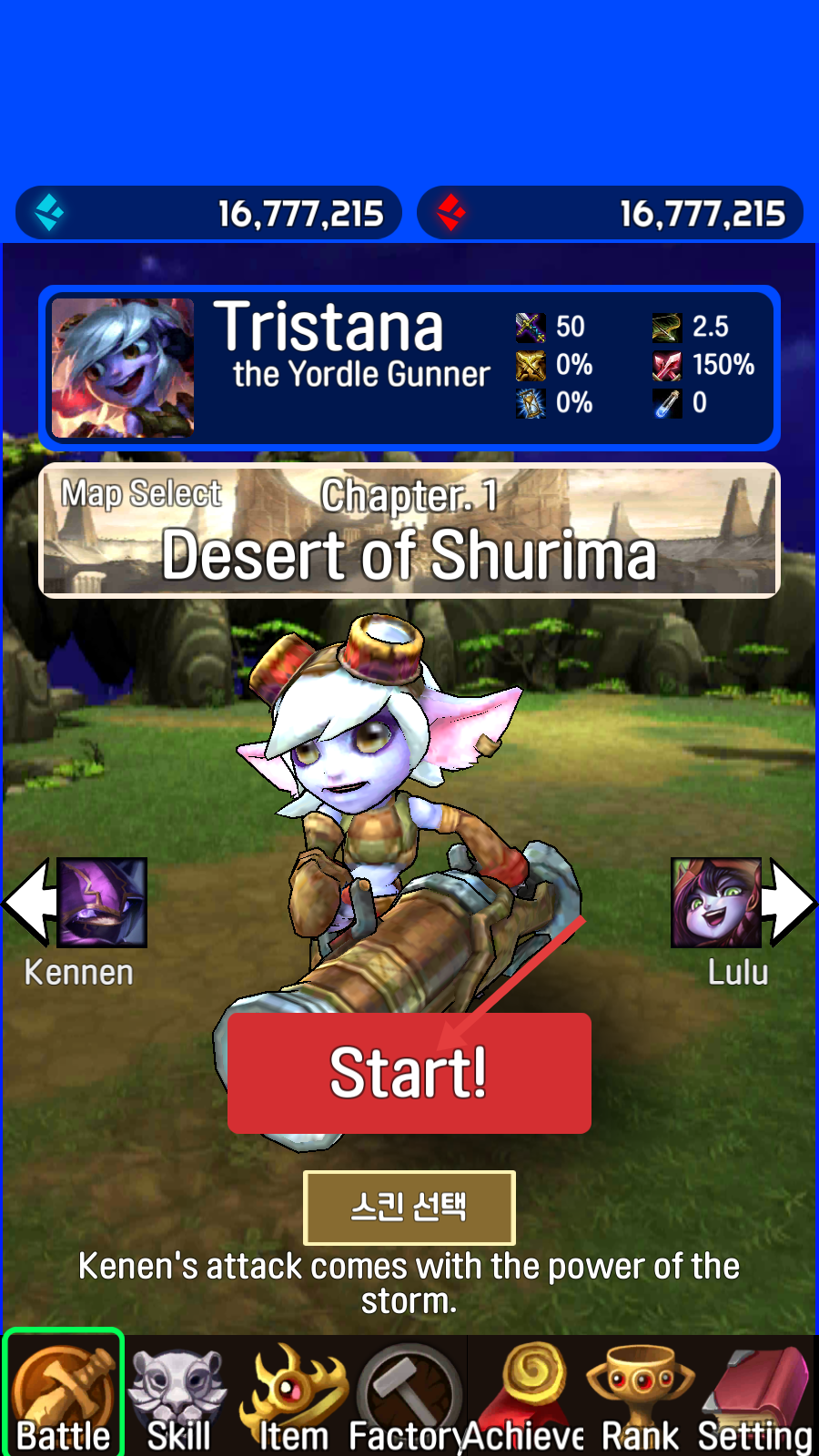The height and width of the screenshot is (1456, 819).
Task: Open the Map Select chapter banner
Action: 409,531
